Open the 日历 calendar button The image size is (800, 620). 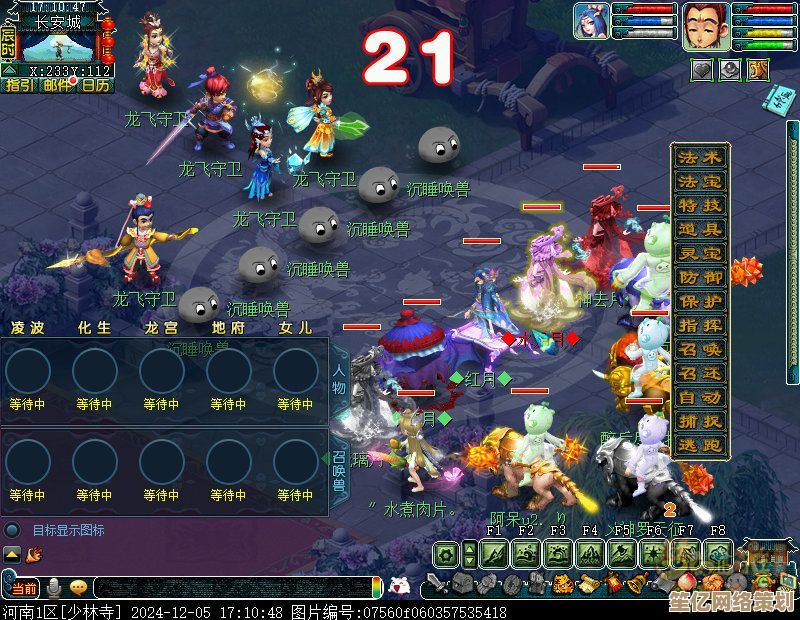click(96, 86)
